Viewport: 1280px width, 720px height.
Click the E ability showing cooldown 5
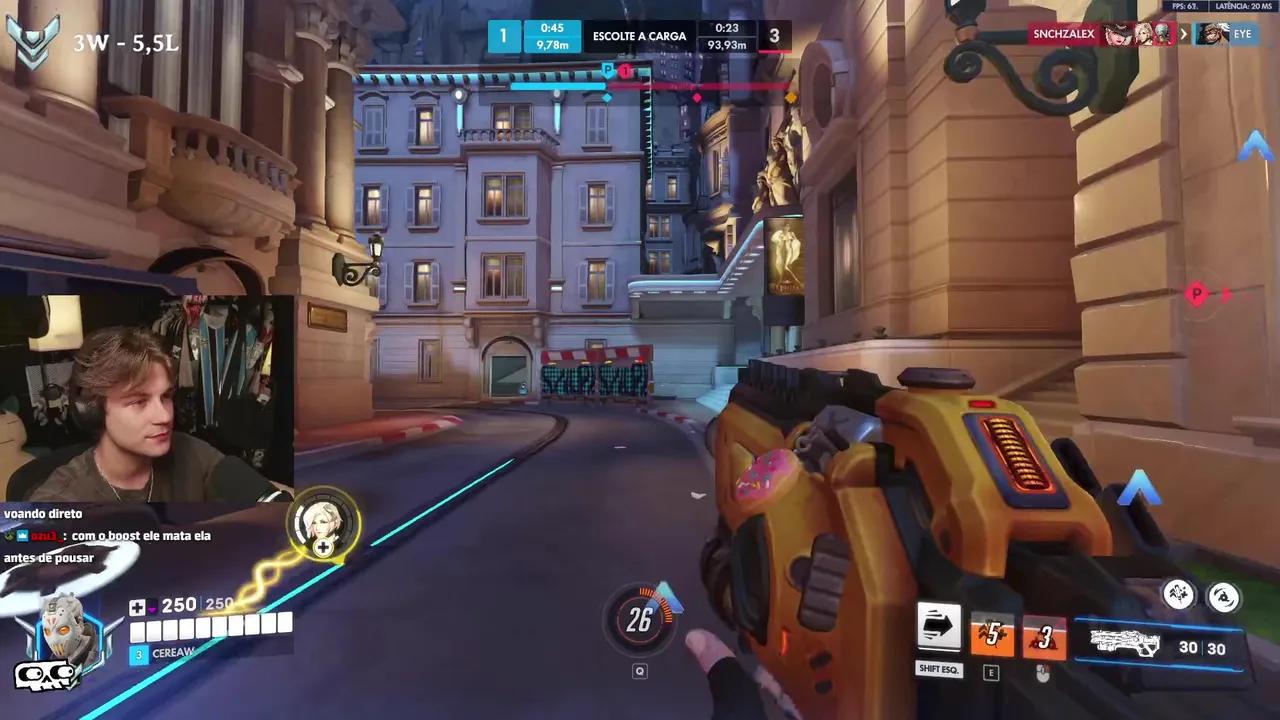992,634
